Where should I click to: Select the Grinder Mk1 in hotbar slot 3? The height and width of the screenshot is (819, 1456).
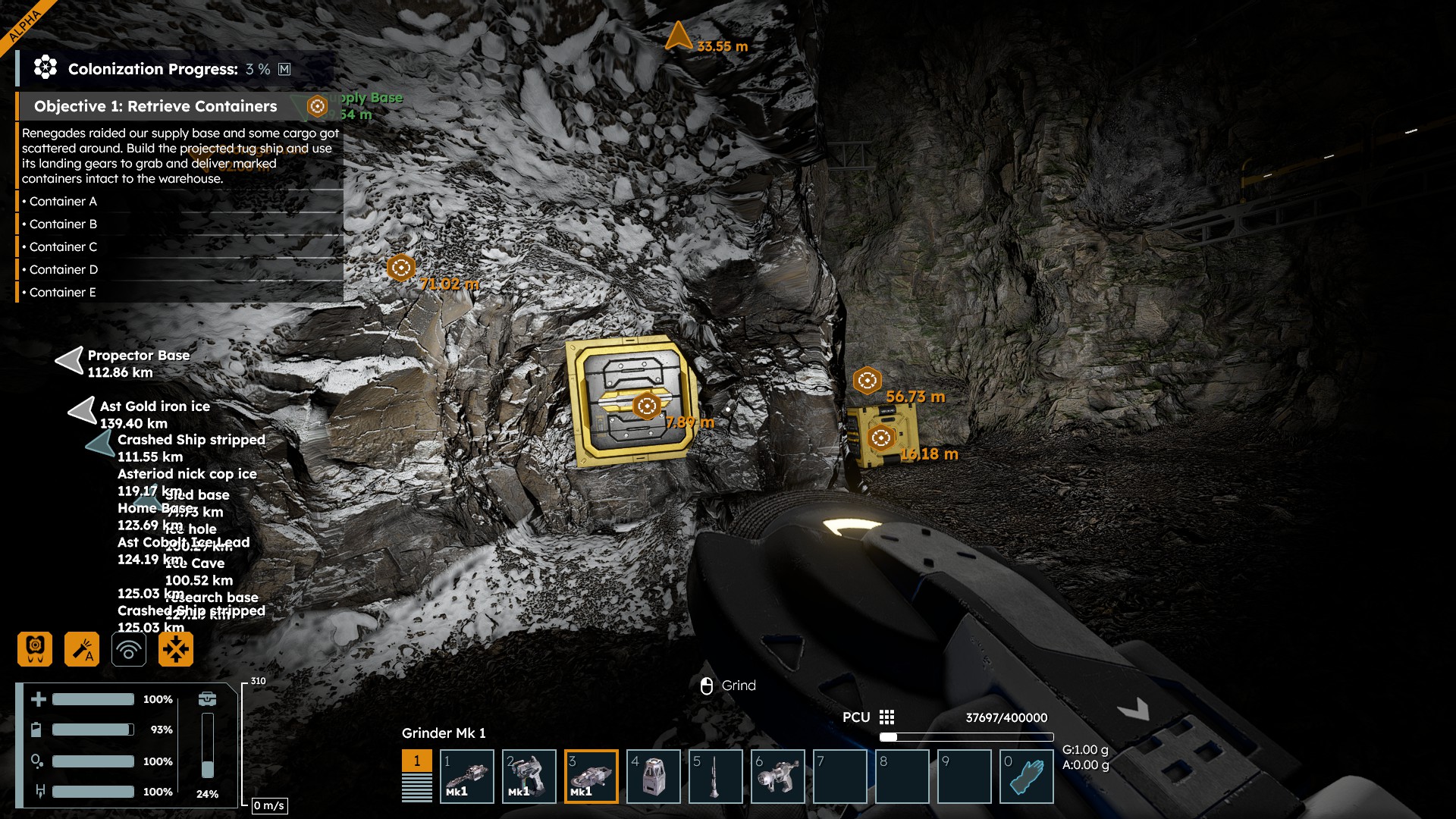(591, 777)
